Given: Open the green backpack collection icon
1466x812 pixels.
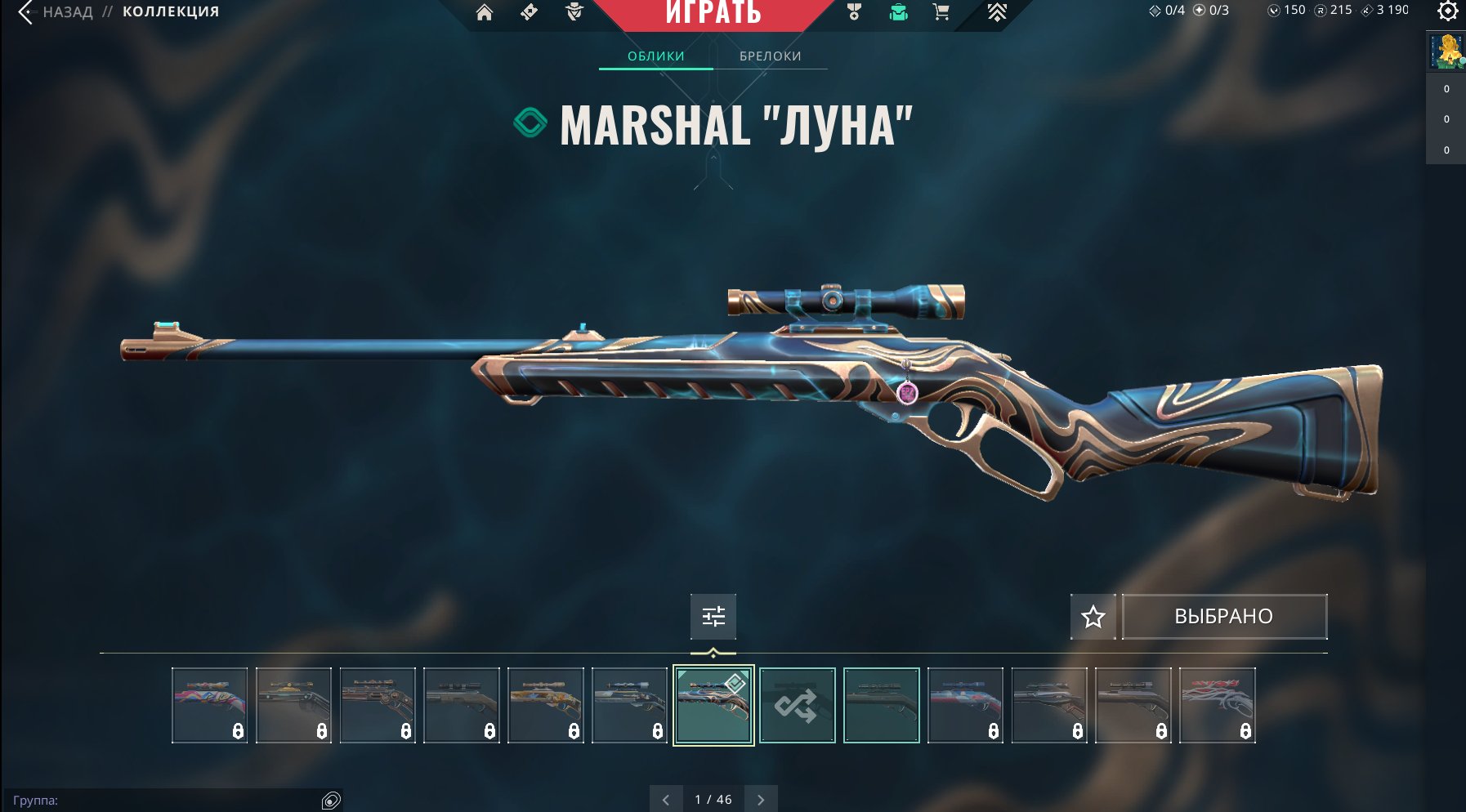Looking at the screenshot, I should click(898, 12).
